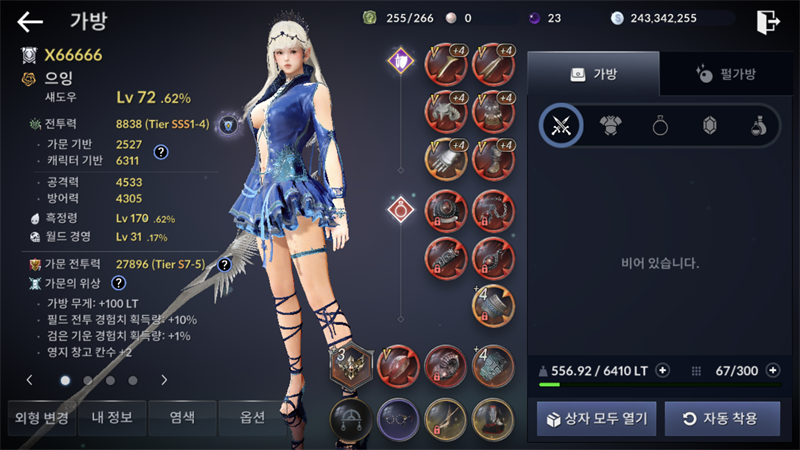
Task: Open the 염색 dye menu
Action: 181,417
